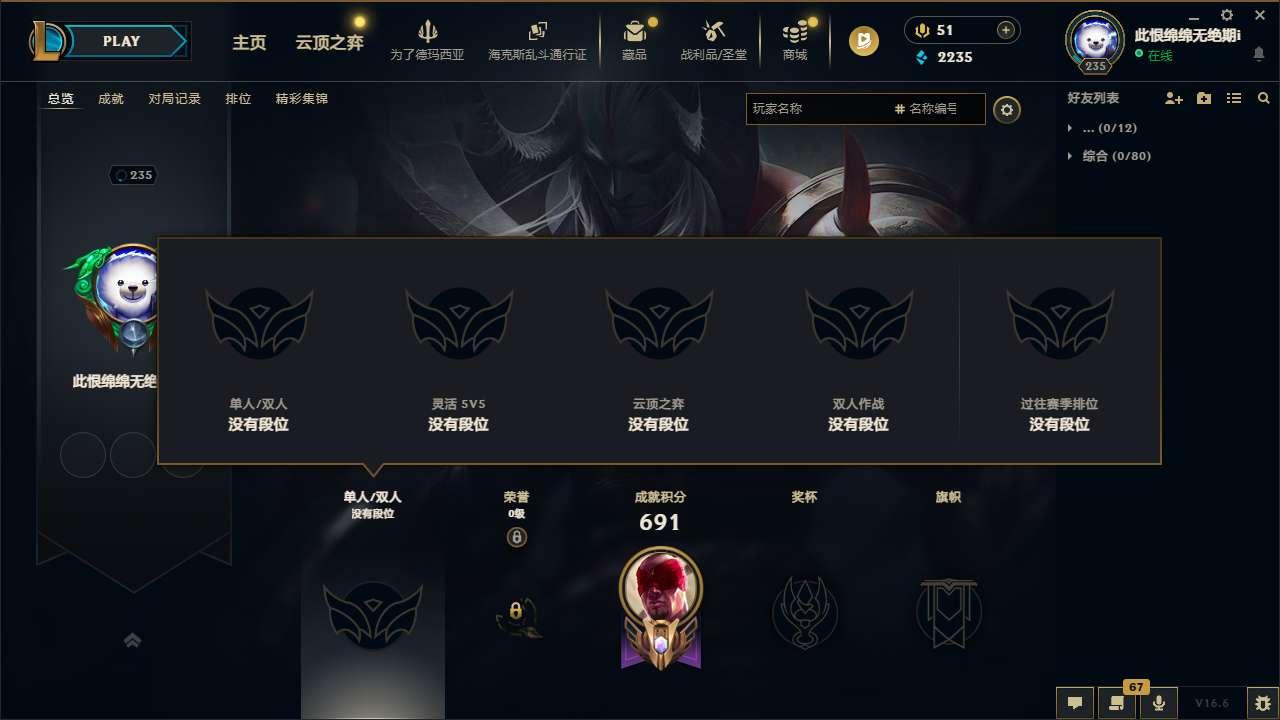Toggle the honor lock badge under 荣誉
This screenshot has width=1280, height=720.
point(517,537)
